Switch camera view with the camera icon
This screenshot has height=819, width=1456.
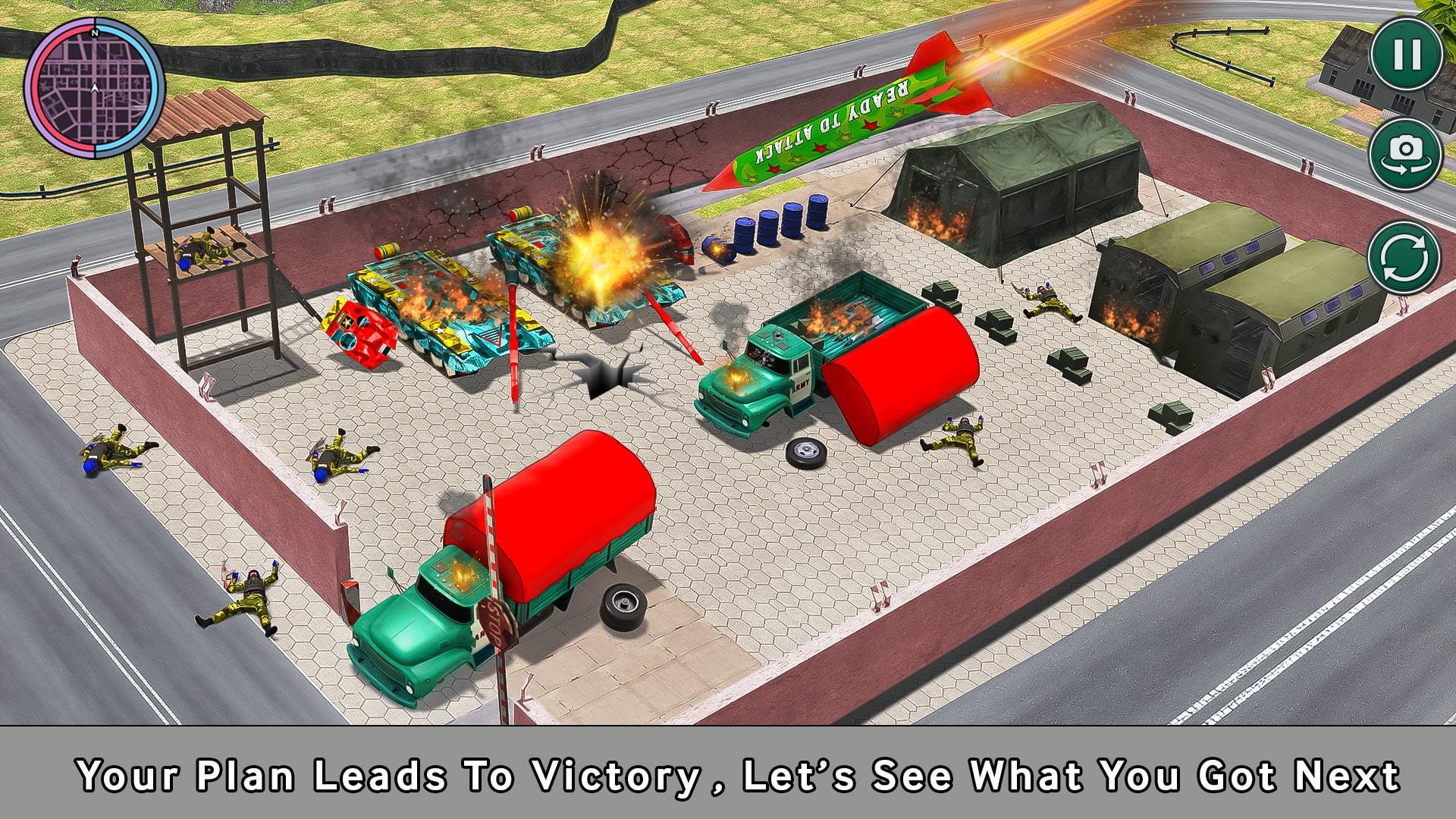(1407, 153)
